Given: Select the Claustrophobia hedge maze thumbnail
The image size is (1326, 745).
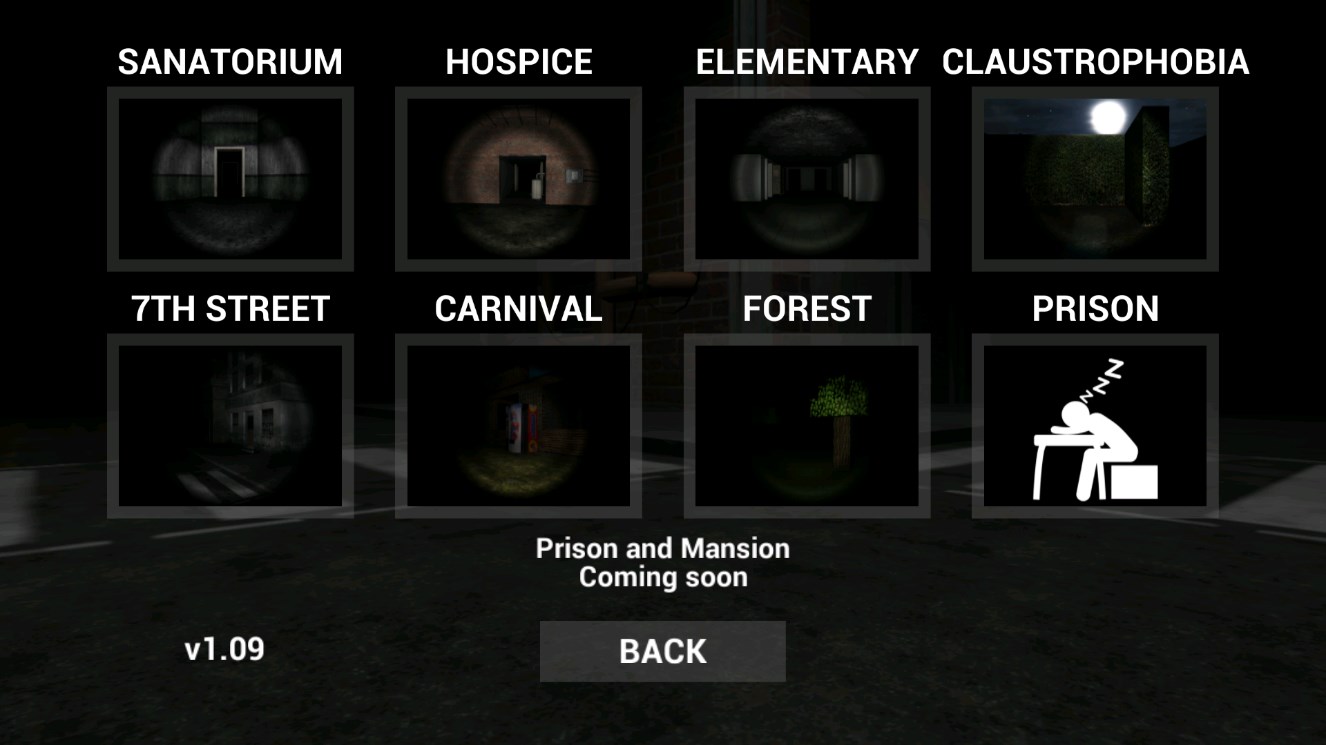Looking at the screenshot, I should point(1094,178).
